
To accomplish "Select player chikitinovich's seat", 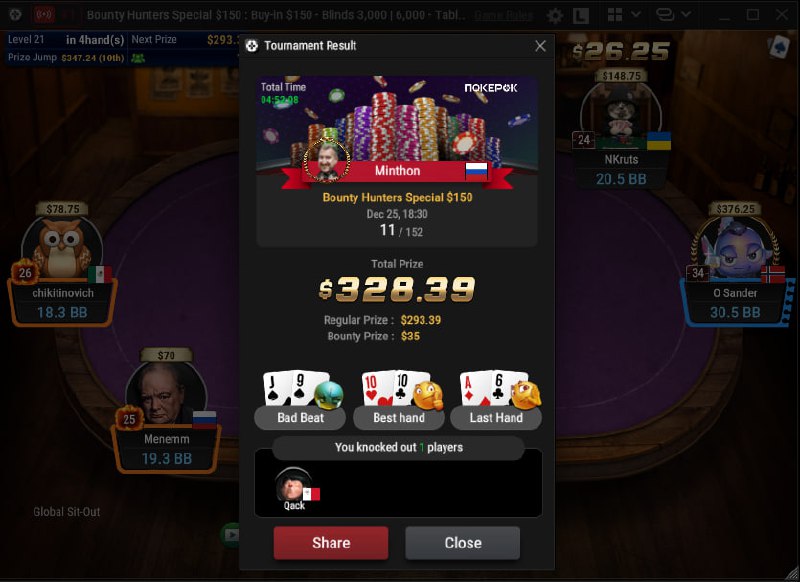I will point(62,294).
